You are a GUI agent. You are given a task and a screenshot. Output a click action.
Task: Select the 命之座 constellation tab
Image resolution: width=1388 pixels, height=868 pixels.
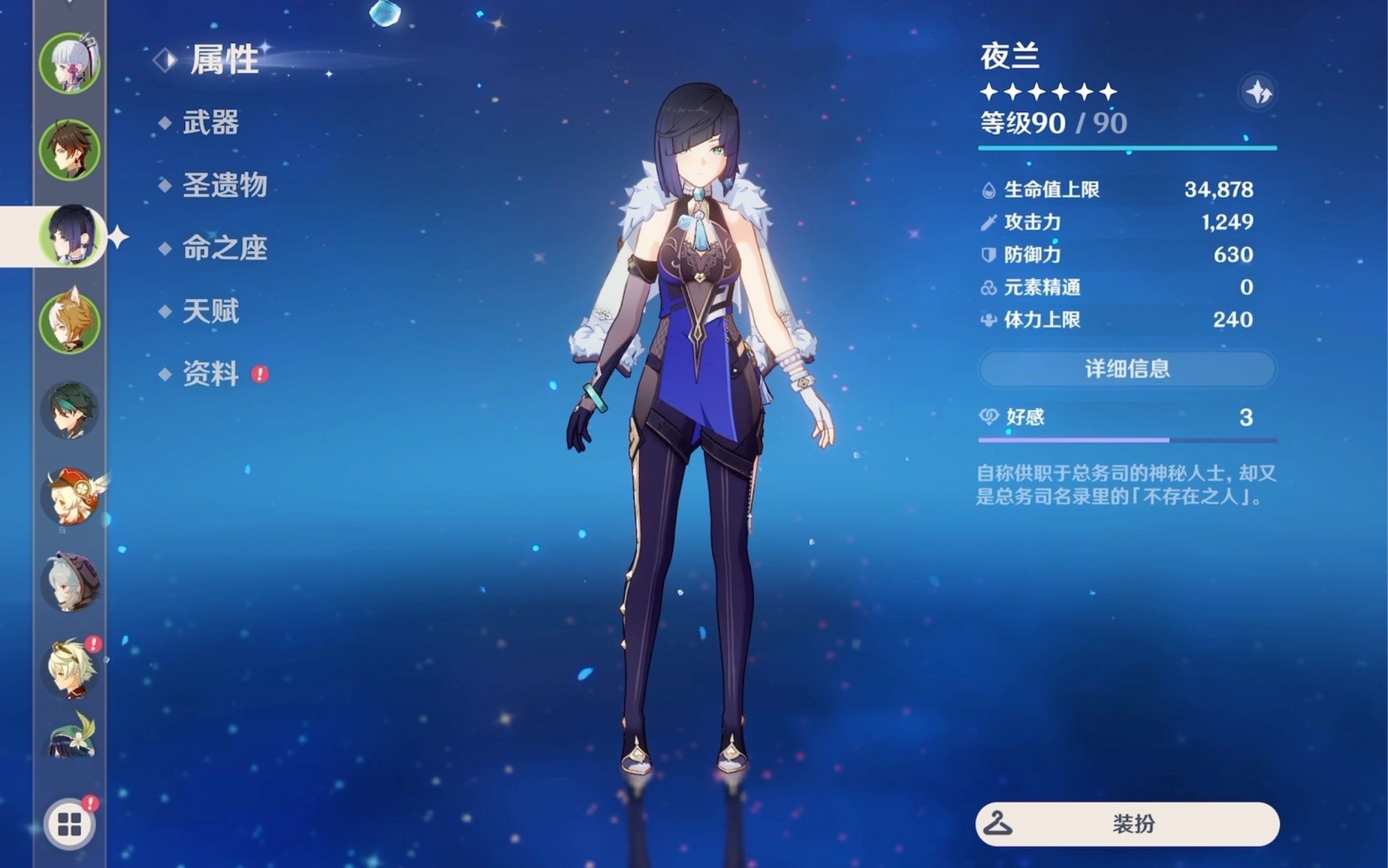click(224, 248)
